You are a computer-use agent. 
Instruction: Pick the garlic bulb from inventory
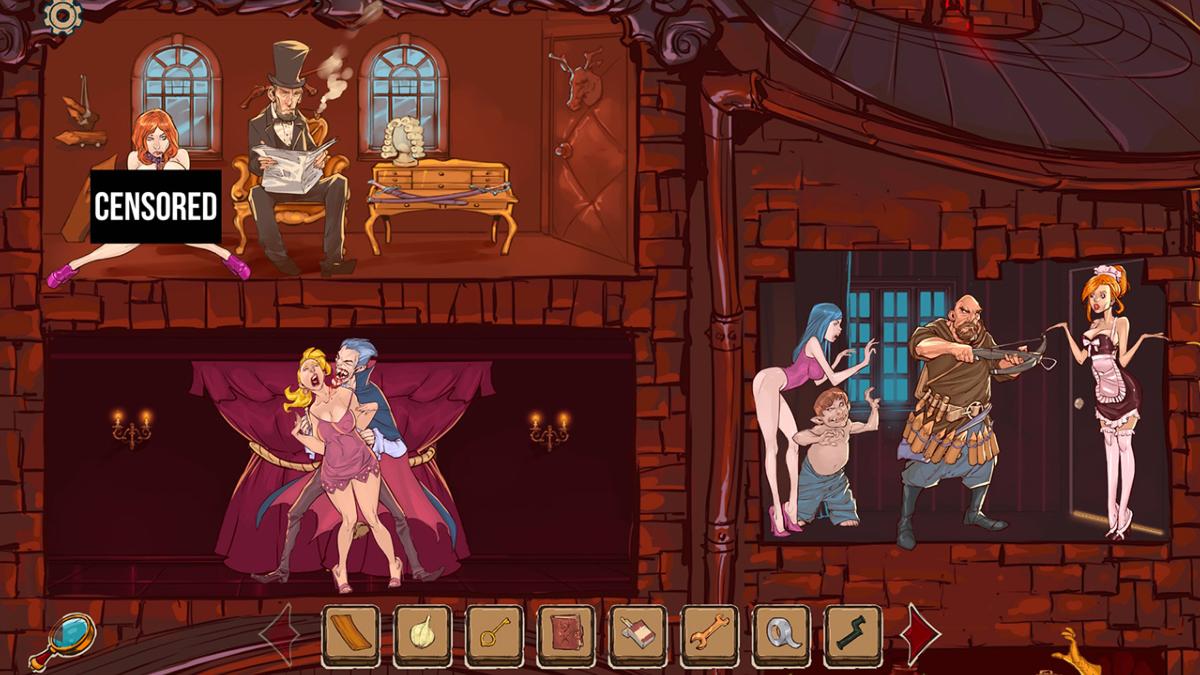(x=422, y=635)
